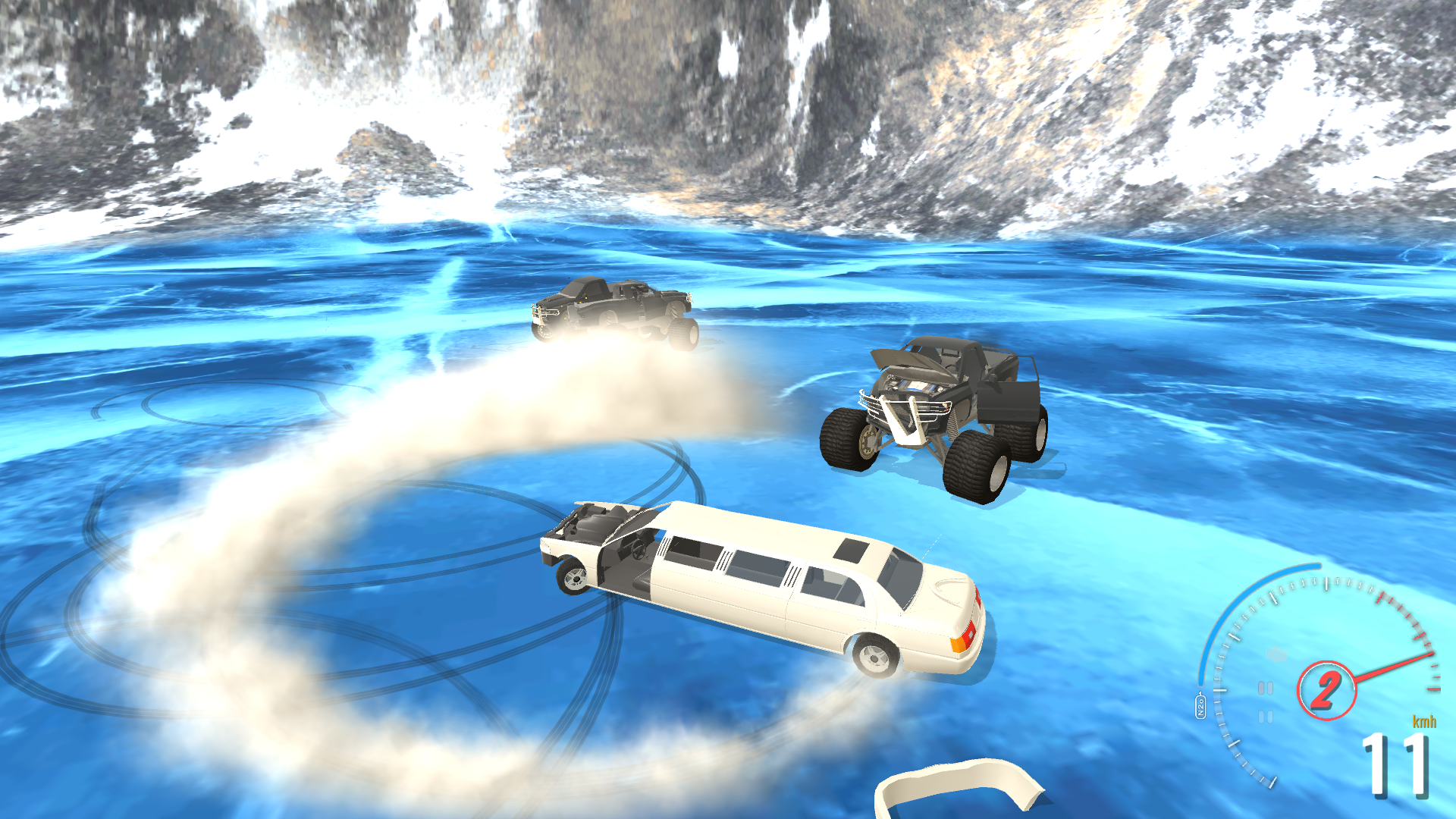
Task: Click the kmh unit label
Action: coord(1424,722)
